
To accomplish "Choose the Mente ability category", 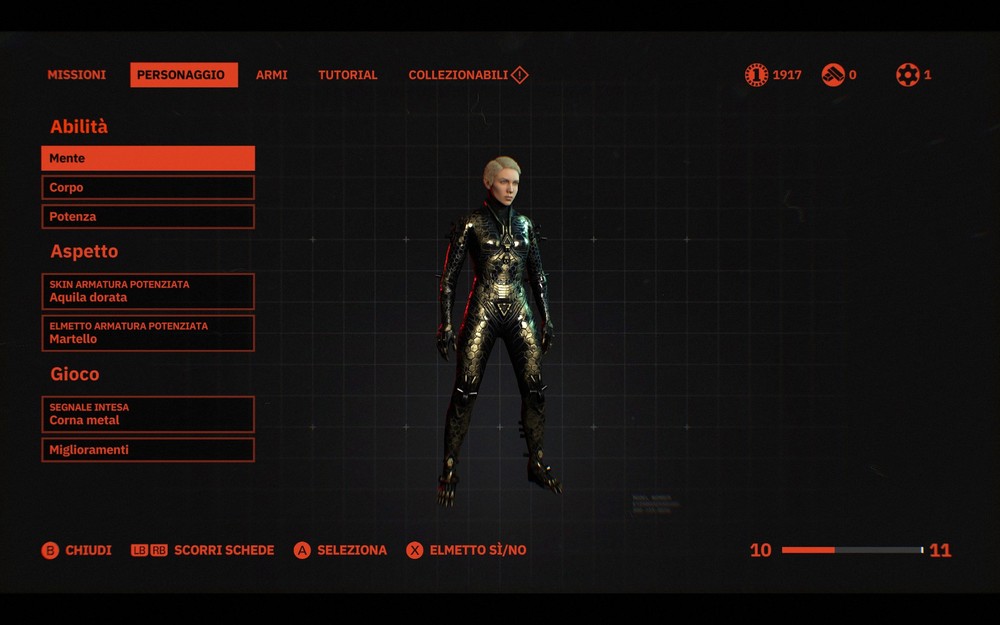I will point(148,158).
